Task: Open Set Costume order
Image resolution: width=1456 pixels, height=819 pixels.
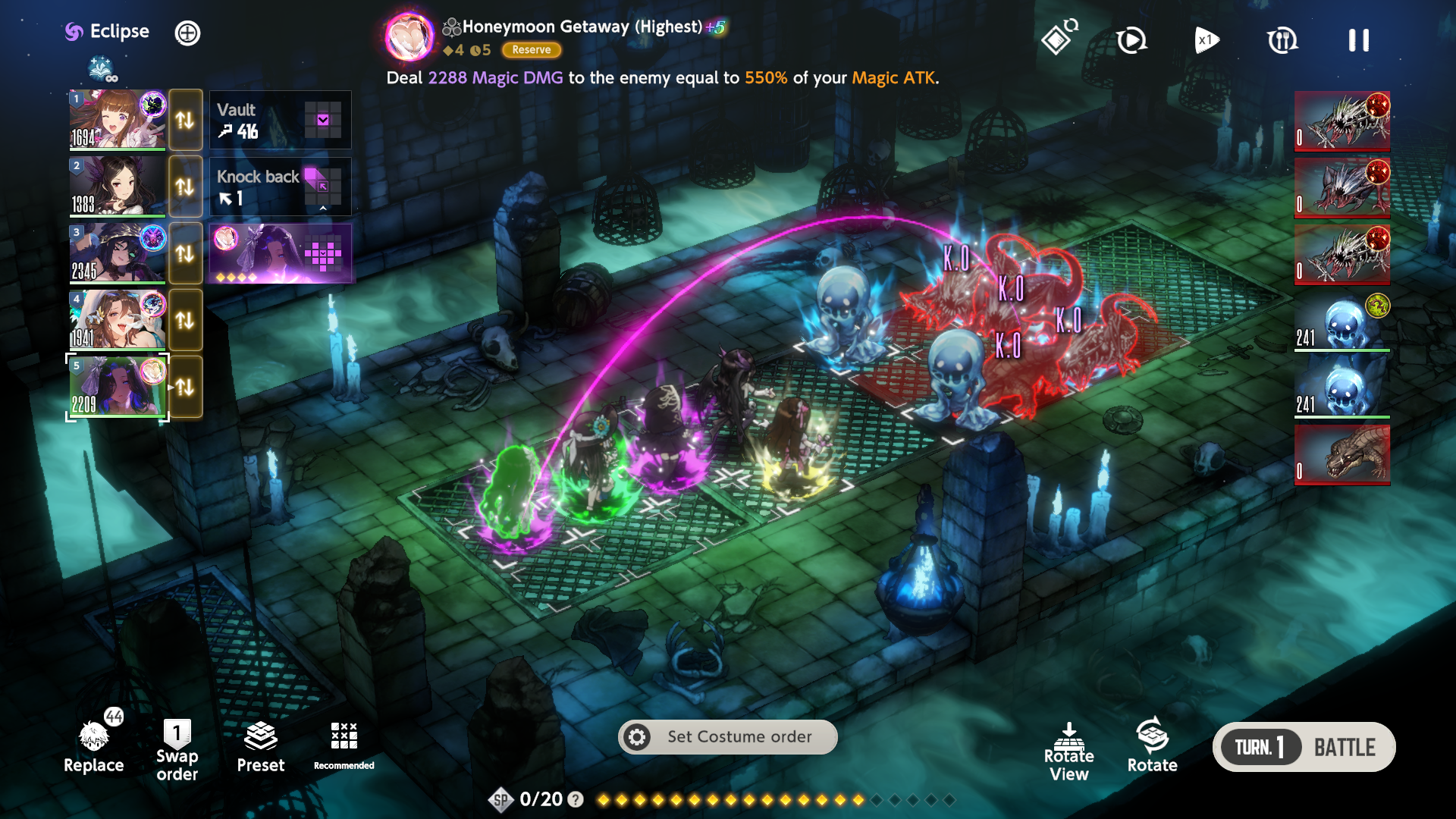Action: pos(727,737)
